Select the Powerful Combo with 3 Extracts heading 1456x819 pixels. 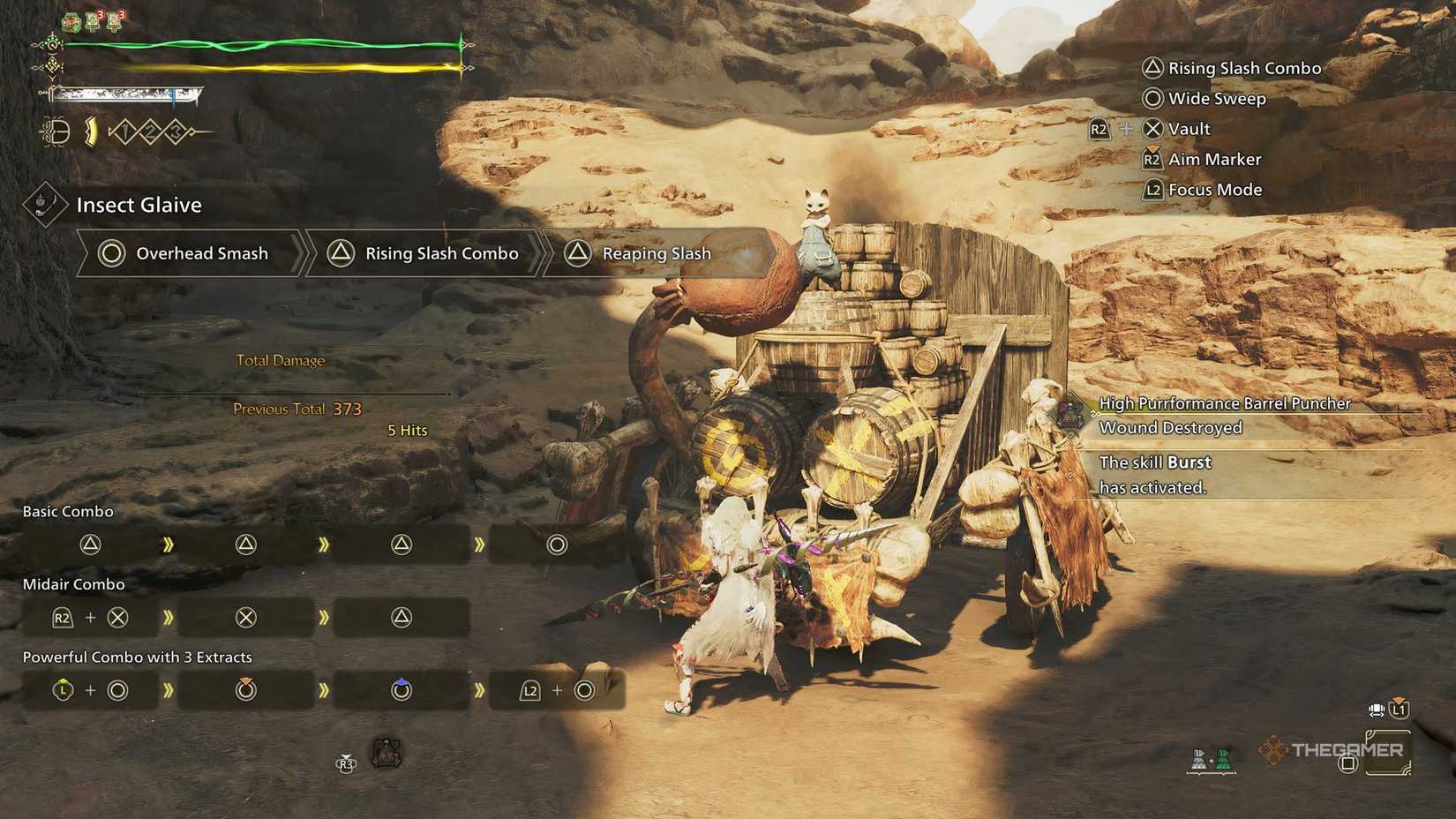pyautogui.click(x=137, y=657)
